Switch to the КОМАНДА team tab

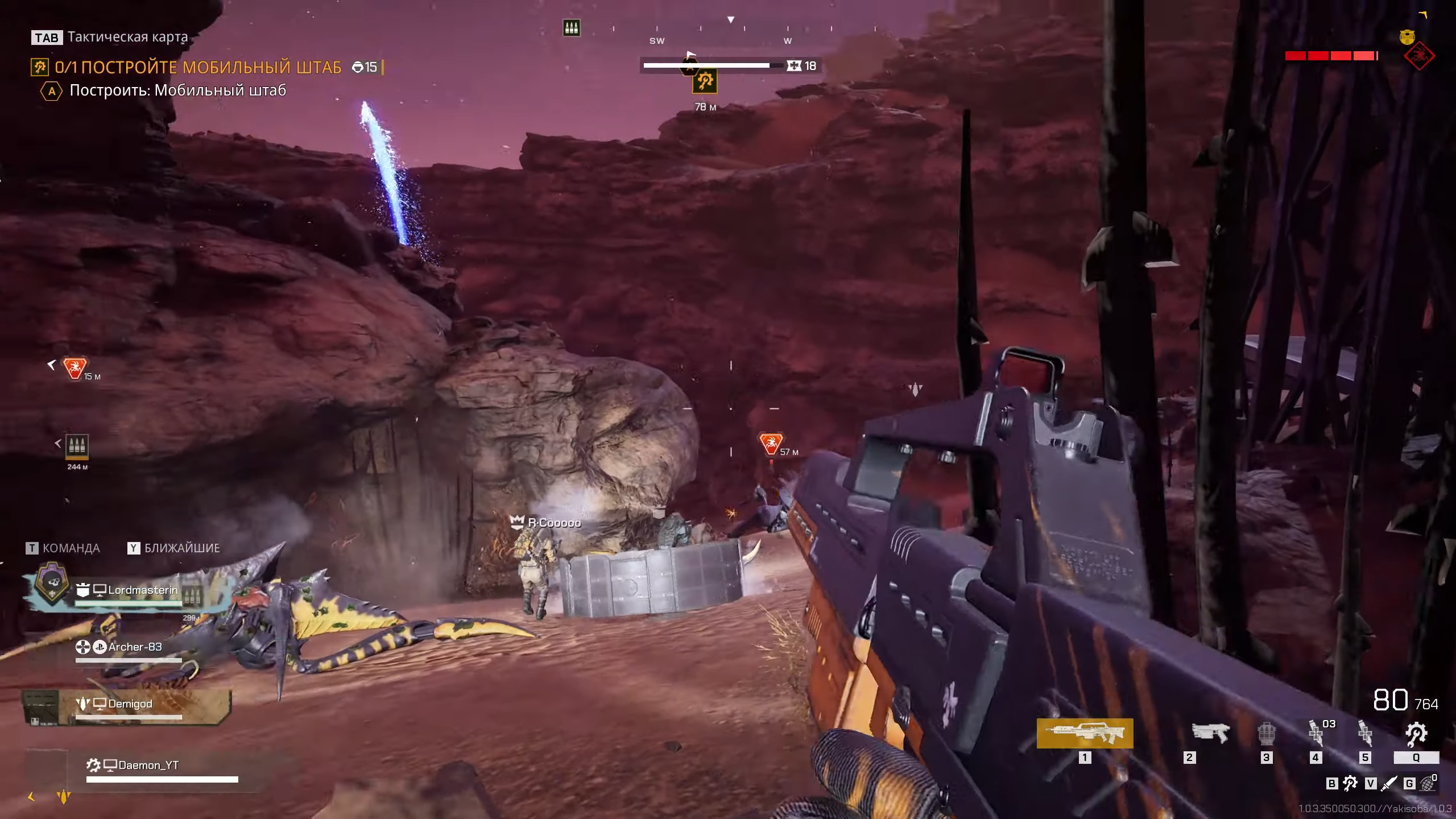pos(63,548)
